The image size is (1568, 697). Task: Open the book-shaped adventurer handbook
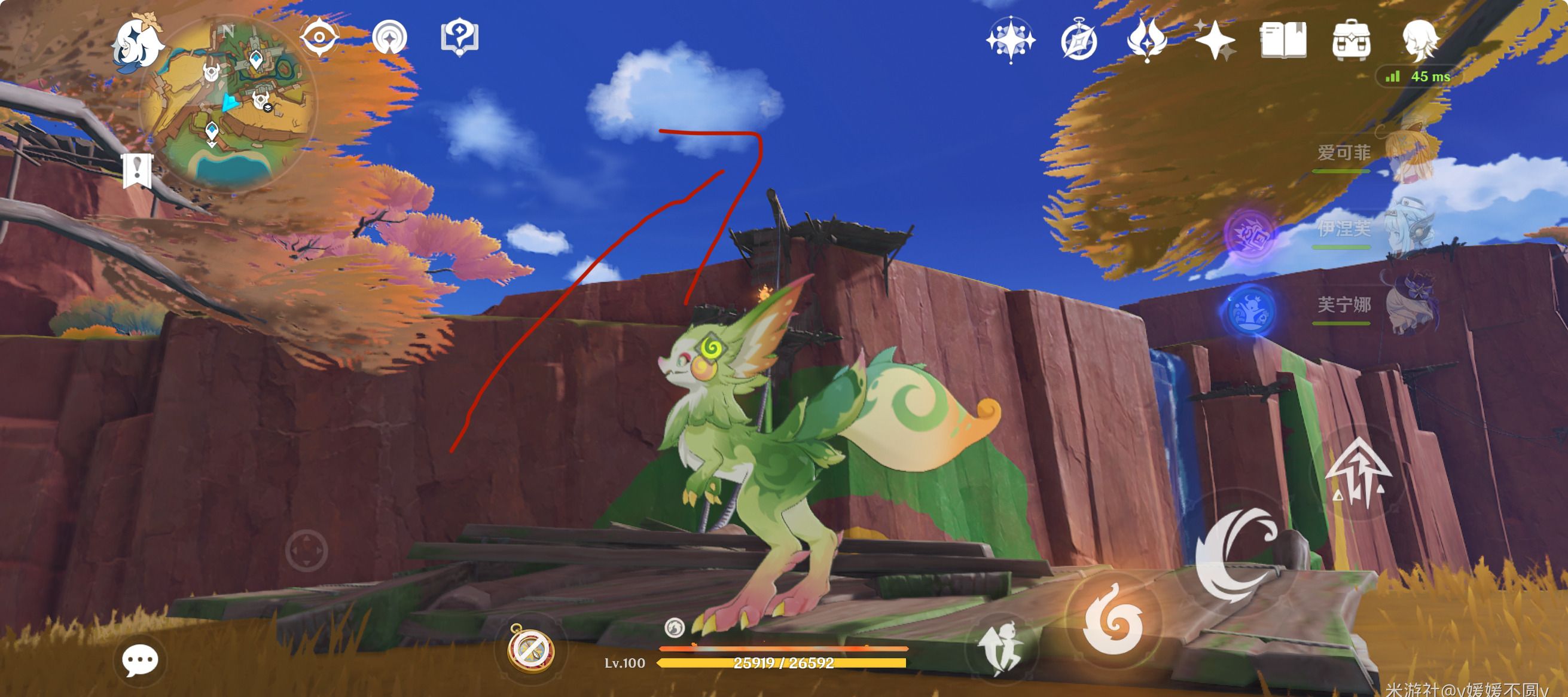point(1283,40)
